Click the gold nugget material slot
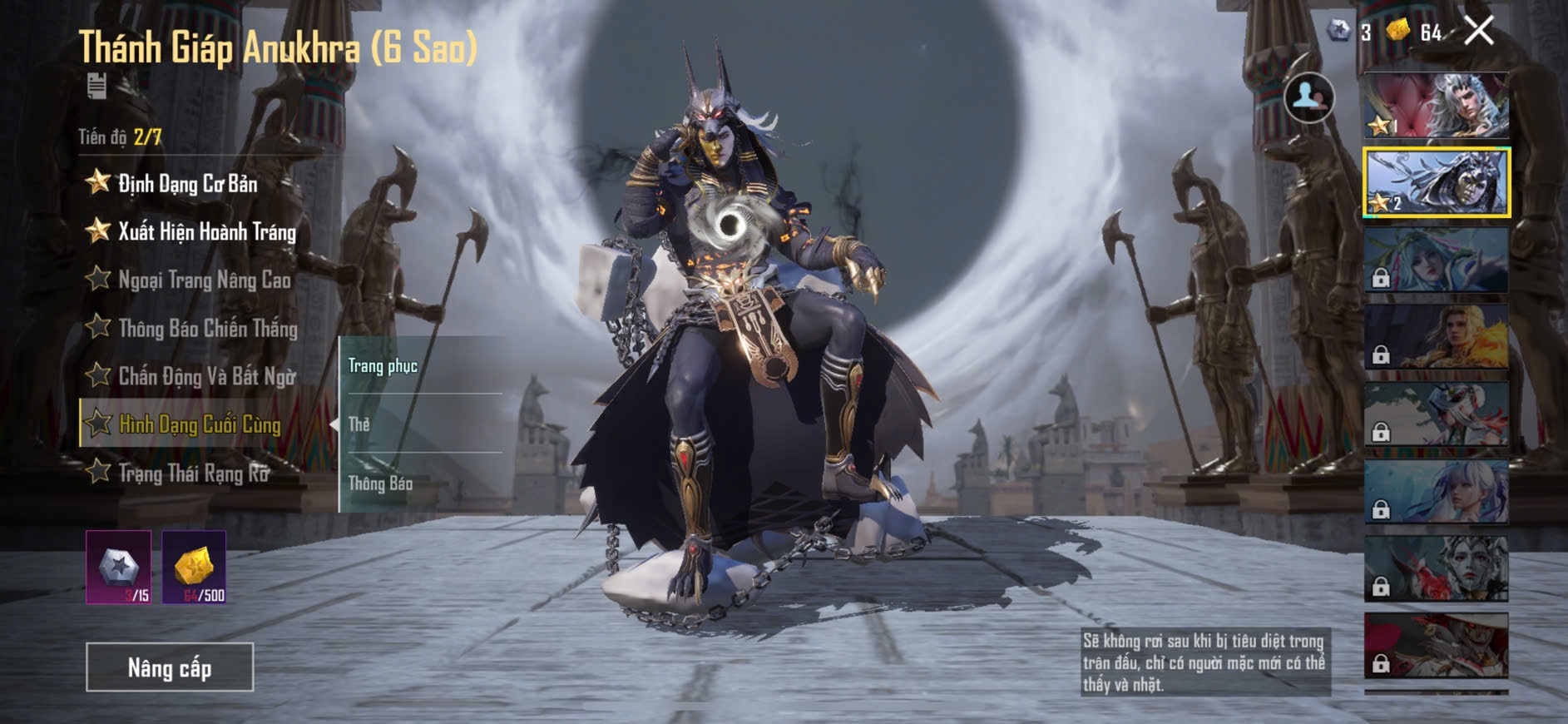This screenshot has height=724, width=1568. tap(194, 568)
